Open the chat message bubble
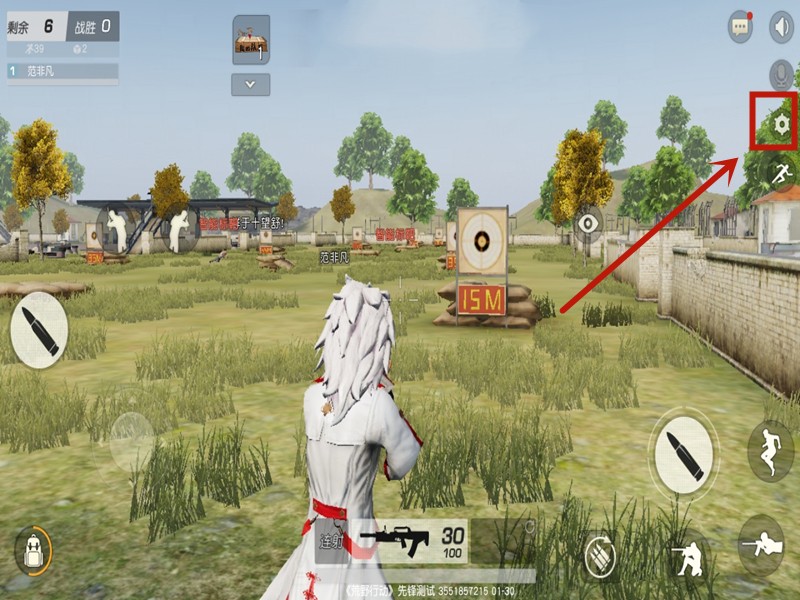 coord(740,27)
